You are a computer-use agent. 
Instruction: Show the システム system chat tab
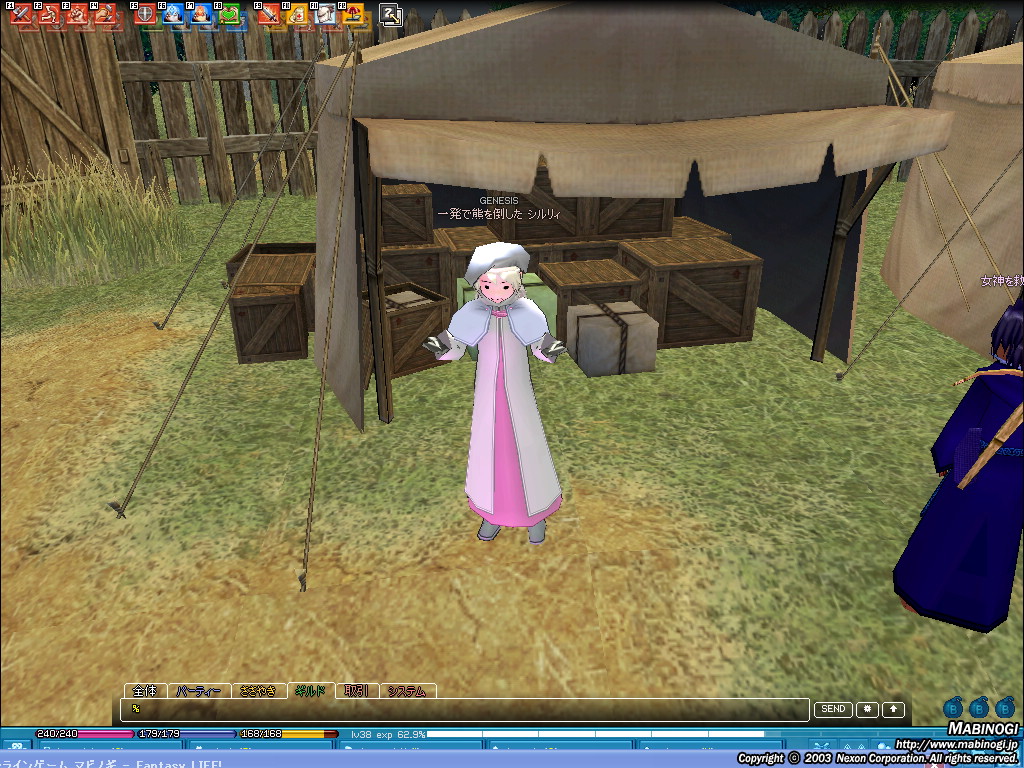(x=407, y=691)
